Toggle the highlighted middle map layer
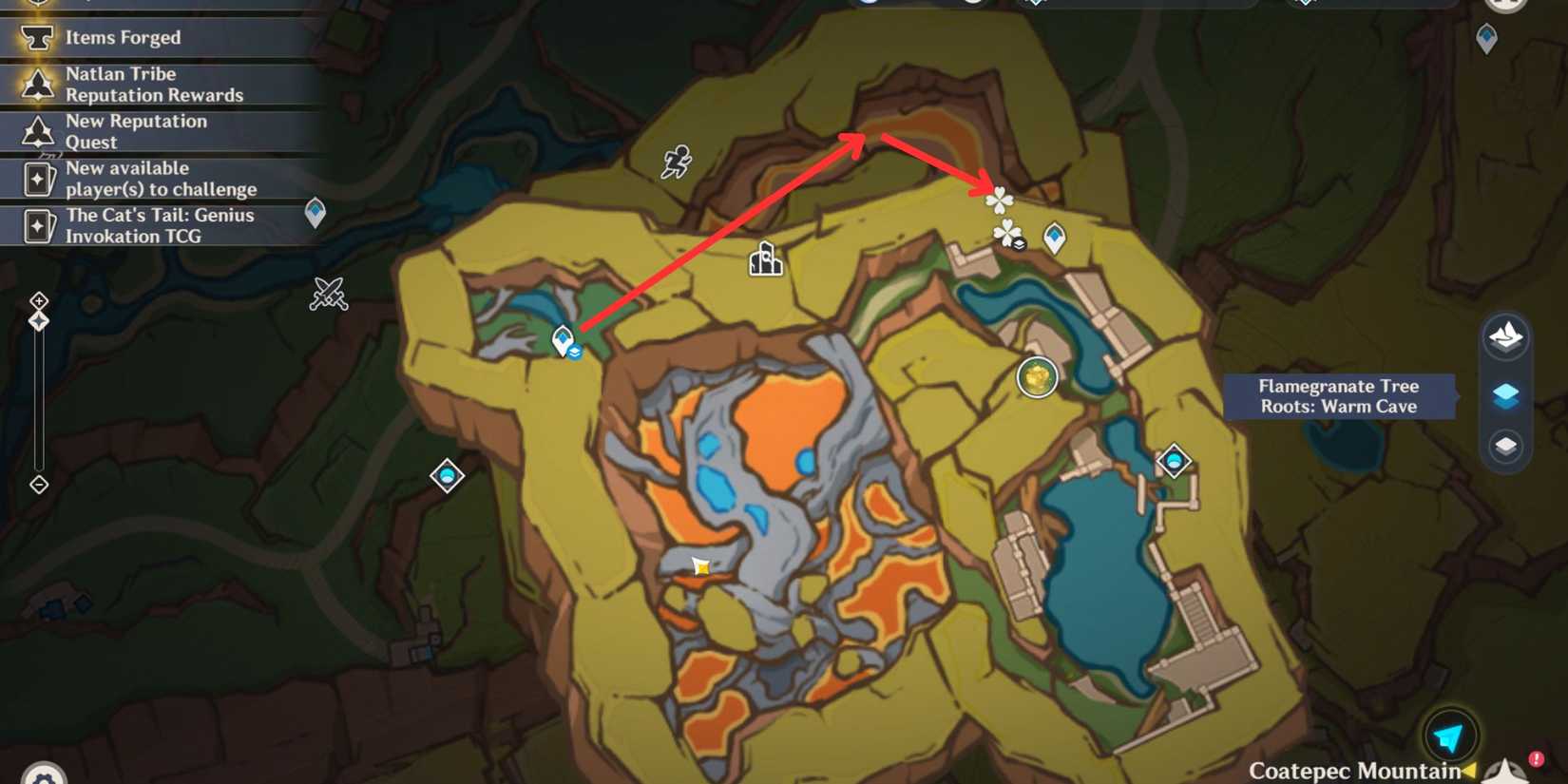Viewport: 1568px width, 784px height. tap(1507, 395)
